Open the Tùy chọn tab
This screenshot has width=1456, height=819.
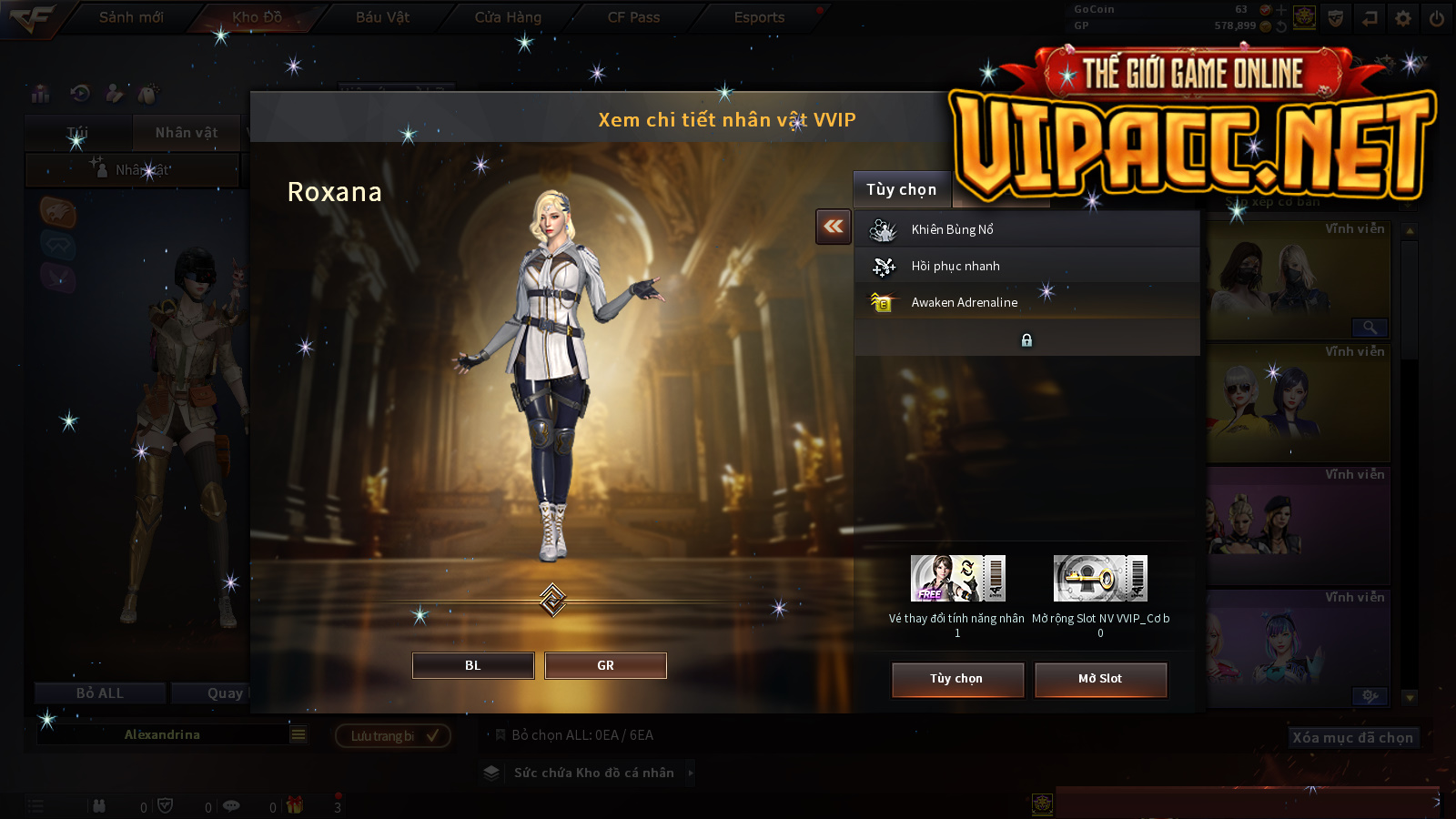[x=901, y=189]
